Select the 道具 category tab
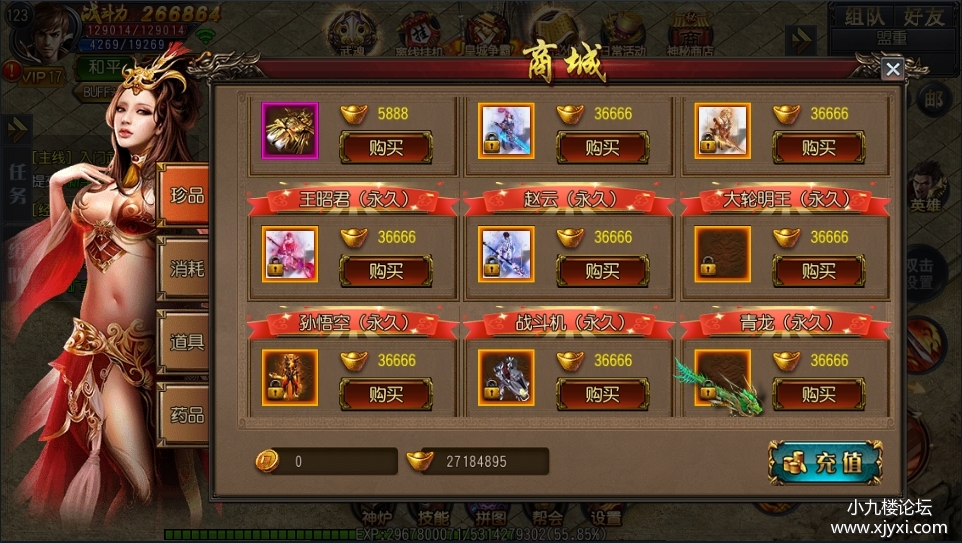This screenshot has width=962, height=543. [186, 341]
